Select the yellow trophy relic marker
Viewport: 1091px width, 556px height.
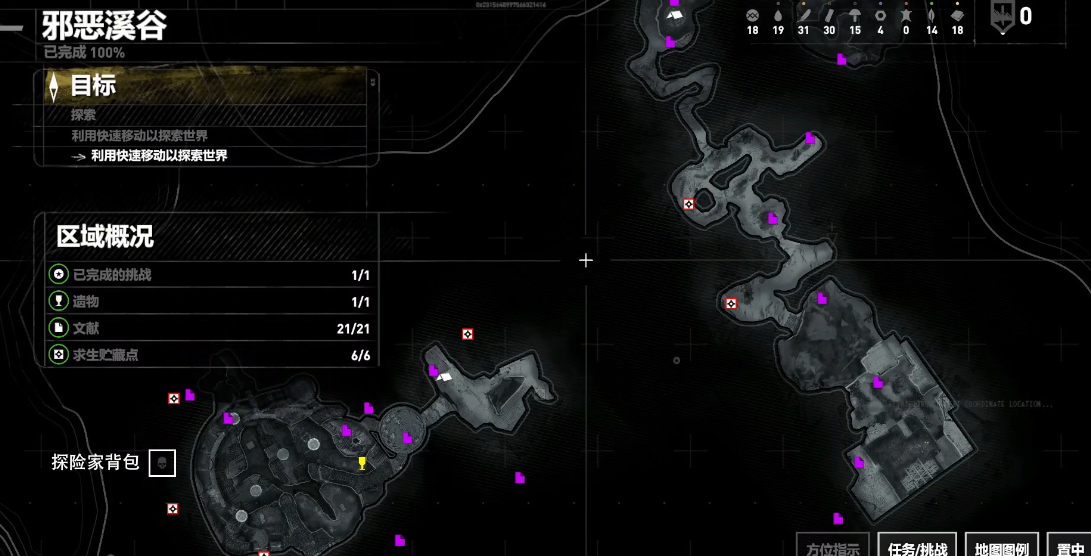[362, 463]
